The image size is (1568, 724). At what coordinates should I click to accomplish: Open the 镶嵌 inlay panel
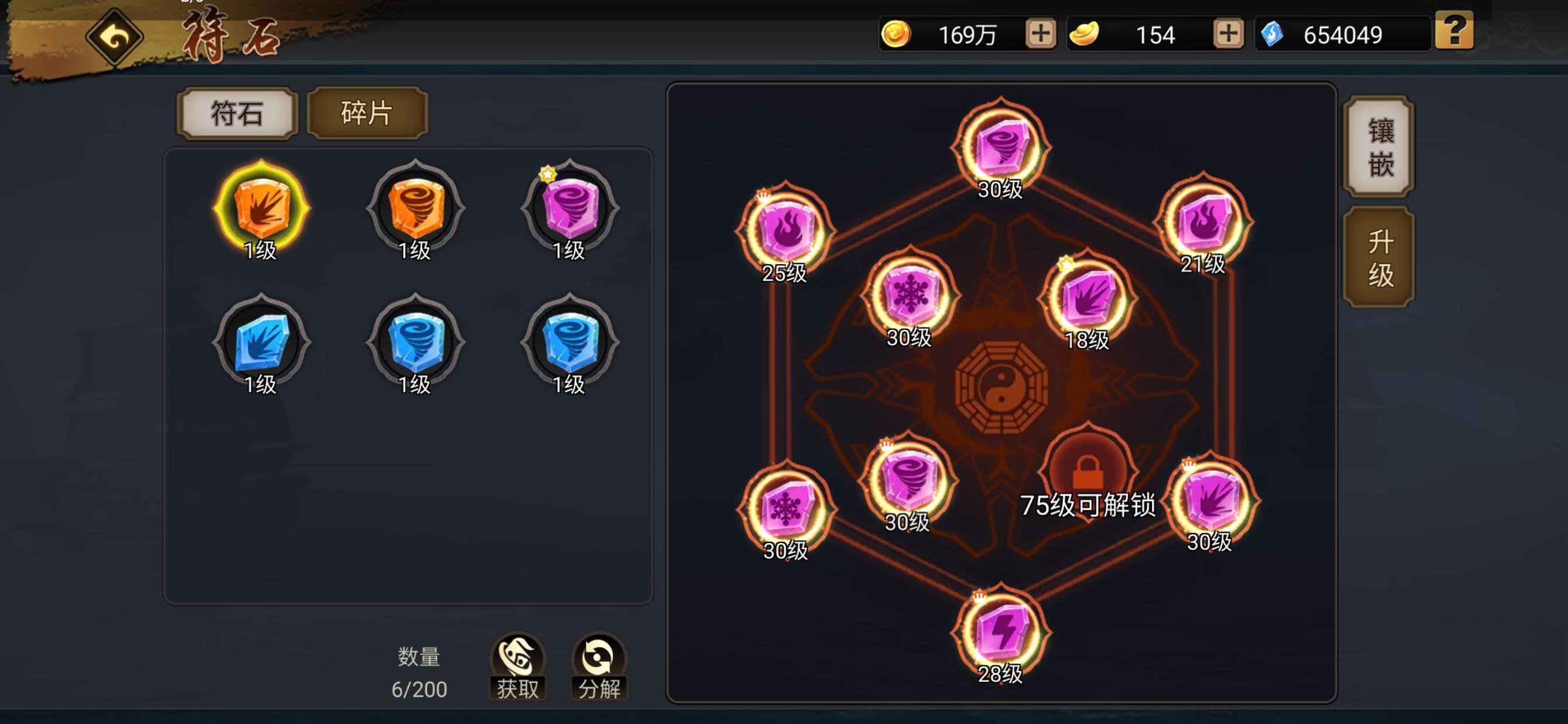pos(1380,146)
